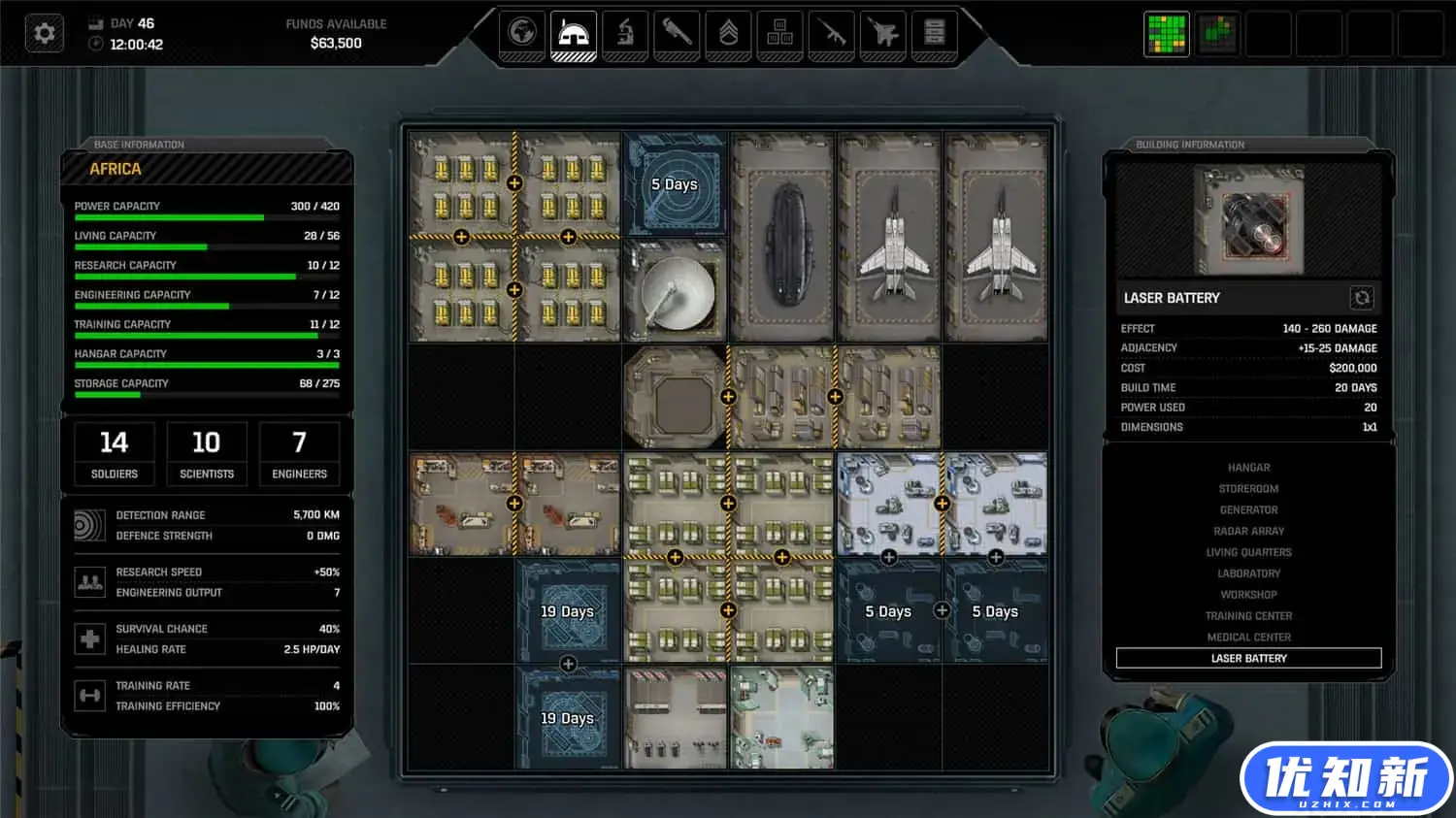Choose Radar Array from the building list
This screenshot has height=818, width=1456.
1248,532
